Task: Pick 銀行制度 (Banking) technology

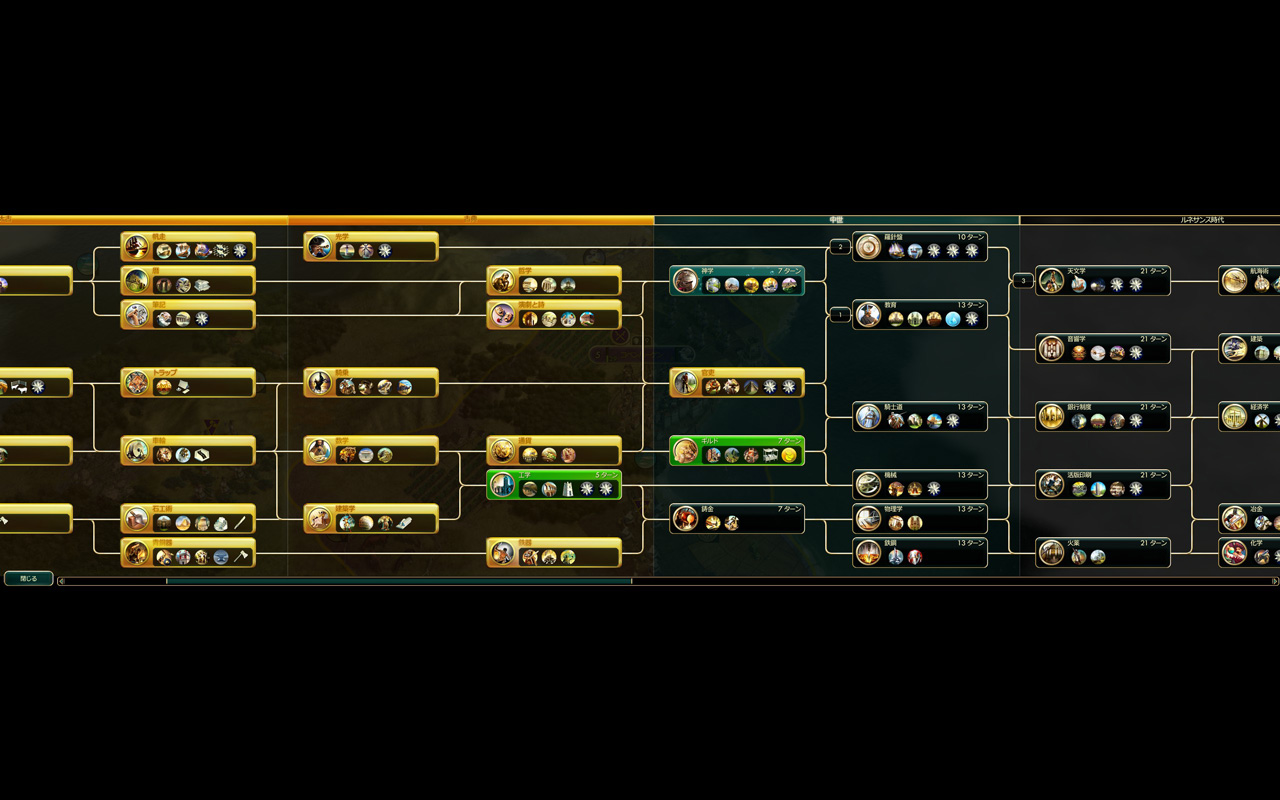Action: (1103, 416)
